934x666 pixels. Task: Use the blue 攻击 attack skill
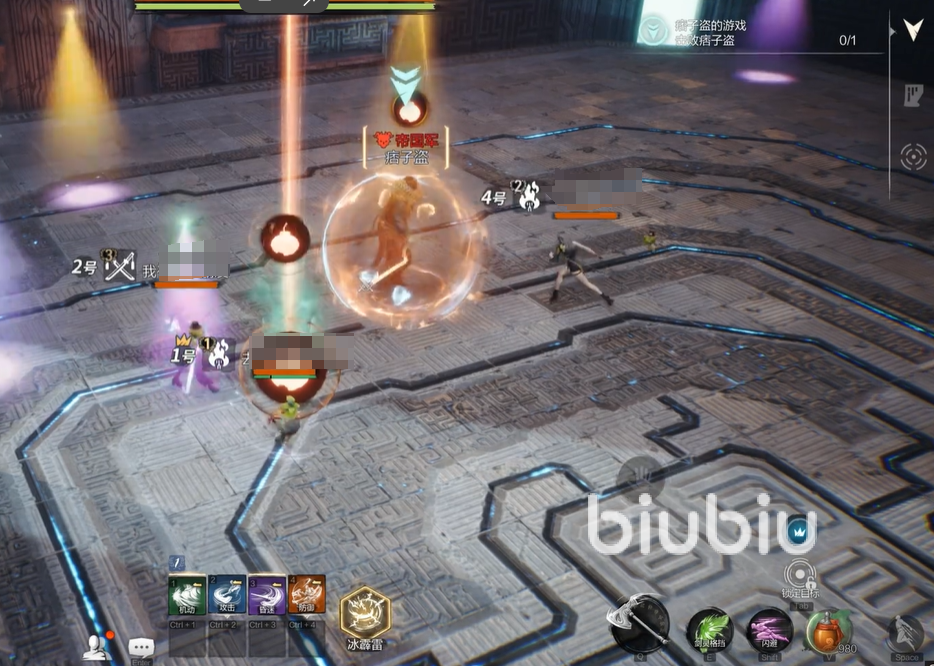coord(226,595)
